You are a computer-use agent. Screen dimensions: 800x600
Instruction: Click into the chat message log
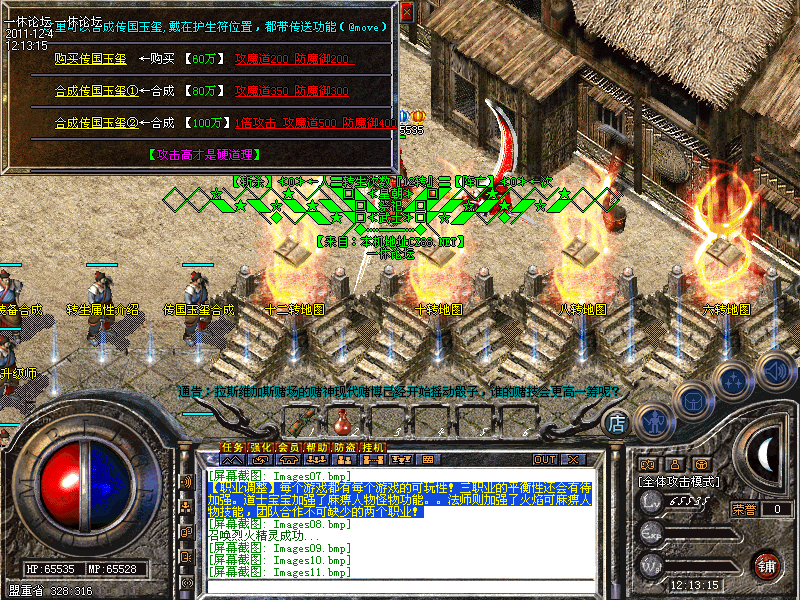(400, 520)
